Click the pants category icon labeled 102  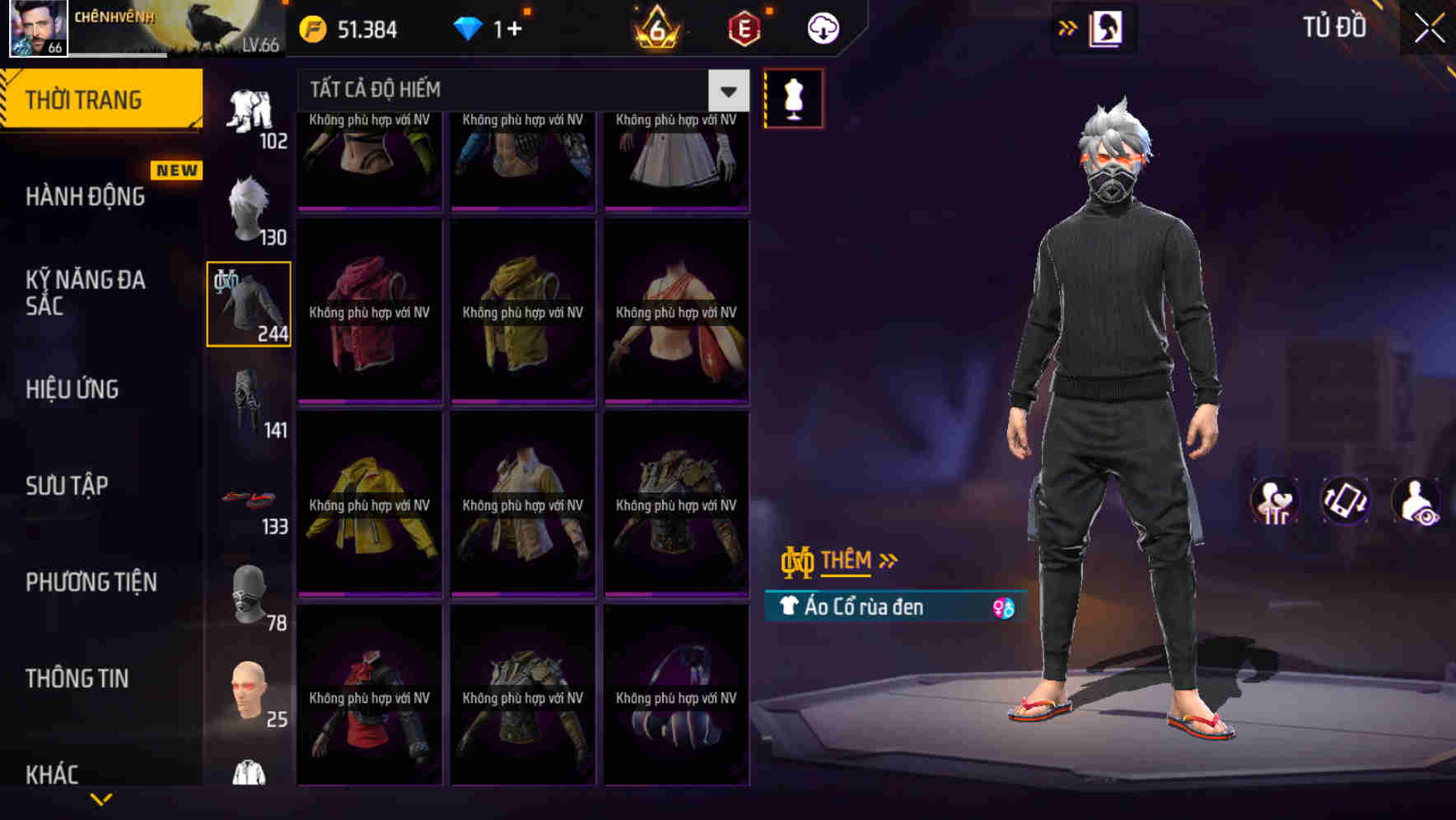[x=250, y=107]
